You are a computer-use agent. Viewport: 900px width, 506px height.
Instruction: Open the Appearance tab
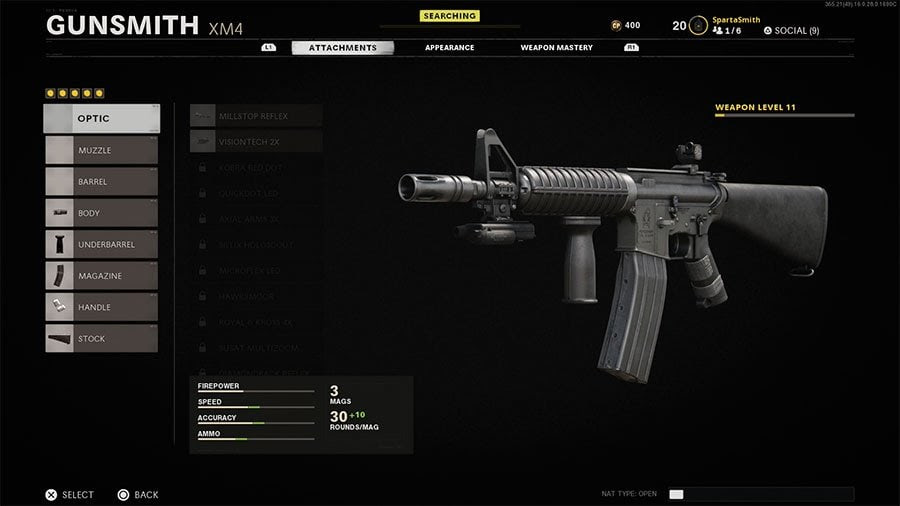pos(449,47)
